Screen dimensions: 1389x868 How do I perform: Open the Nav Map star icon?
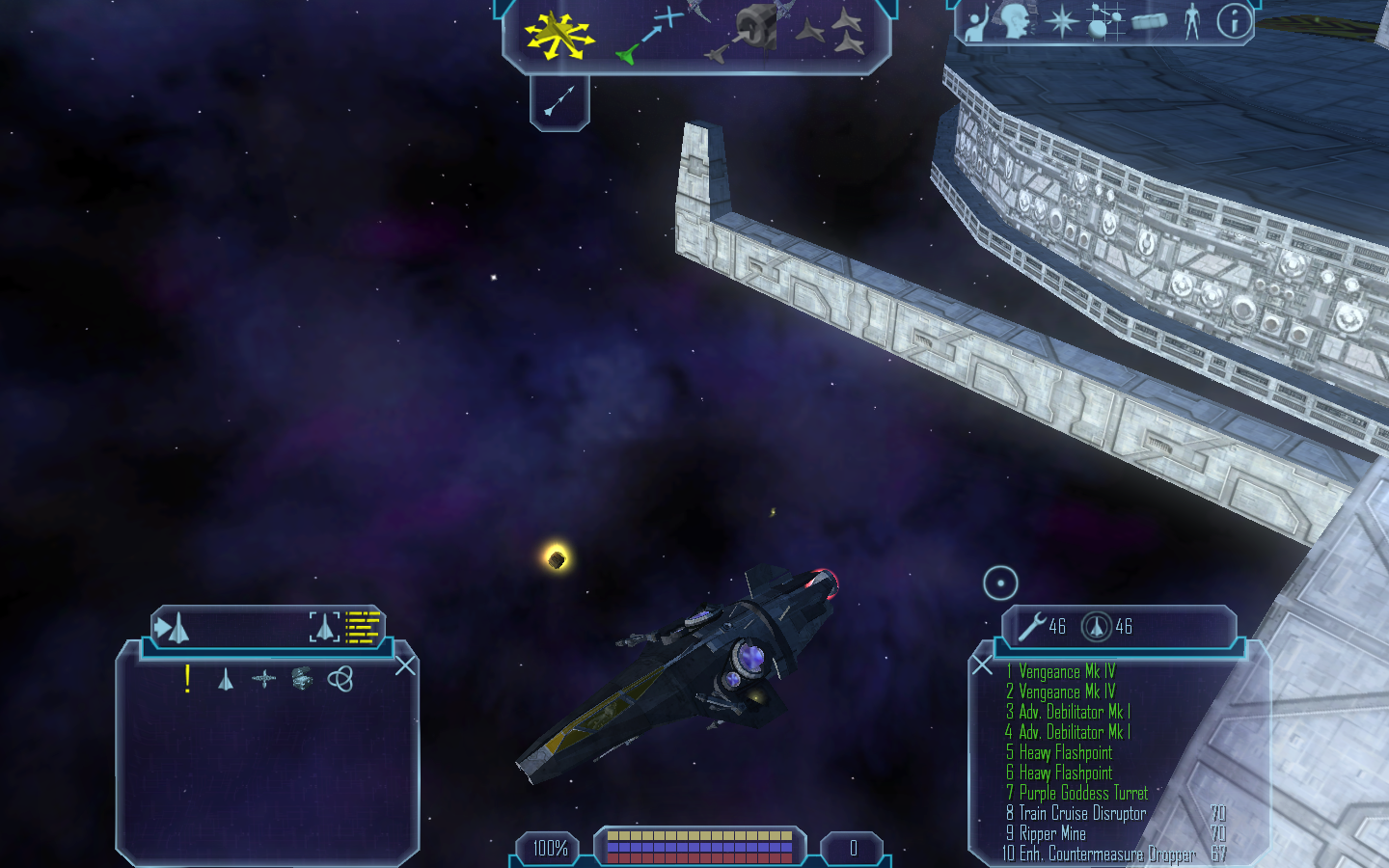(1062, 21)
